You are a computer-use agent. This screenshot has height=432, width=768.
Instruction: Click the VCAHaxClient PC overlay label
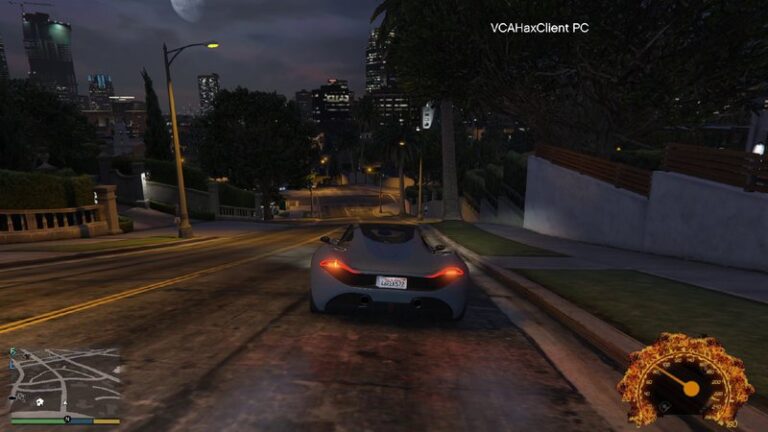(539, 28)
